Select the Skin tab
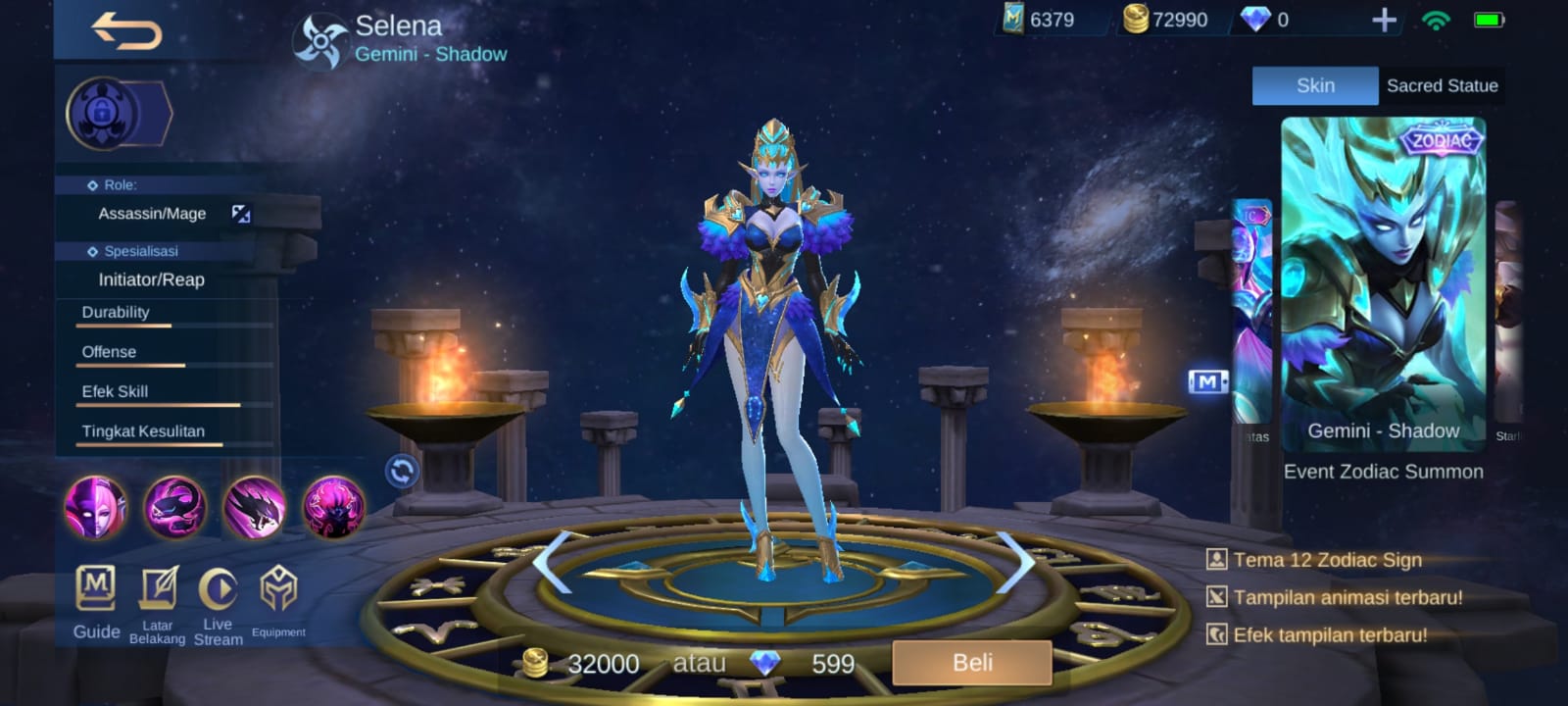Viewport: 1568px width, 706px height. [x=1315, y=85]
